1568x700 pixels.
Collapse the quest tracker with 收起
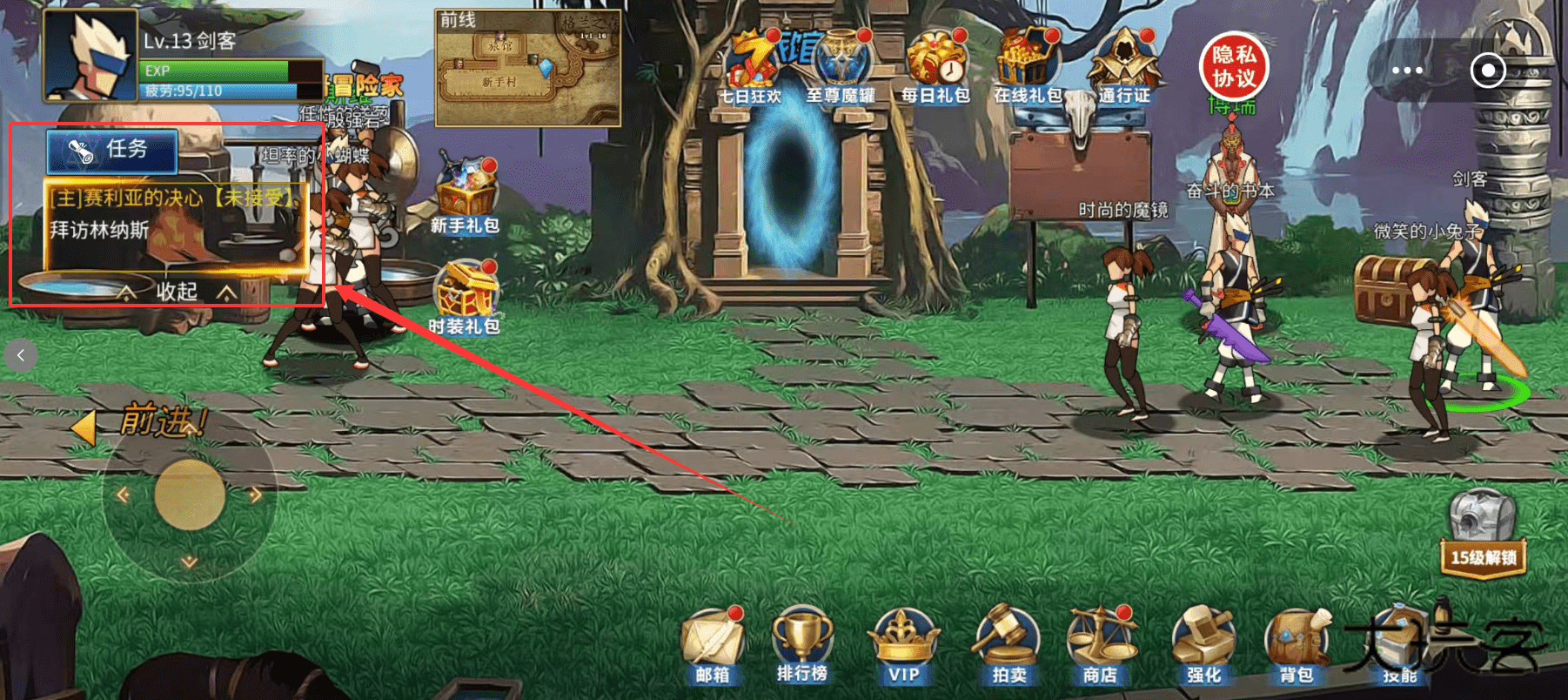177,291
